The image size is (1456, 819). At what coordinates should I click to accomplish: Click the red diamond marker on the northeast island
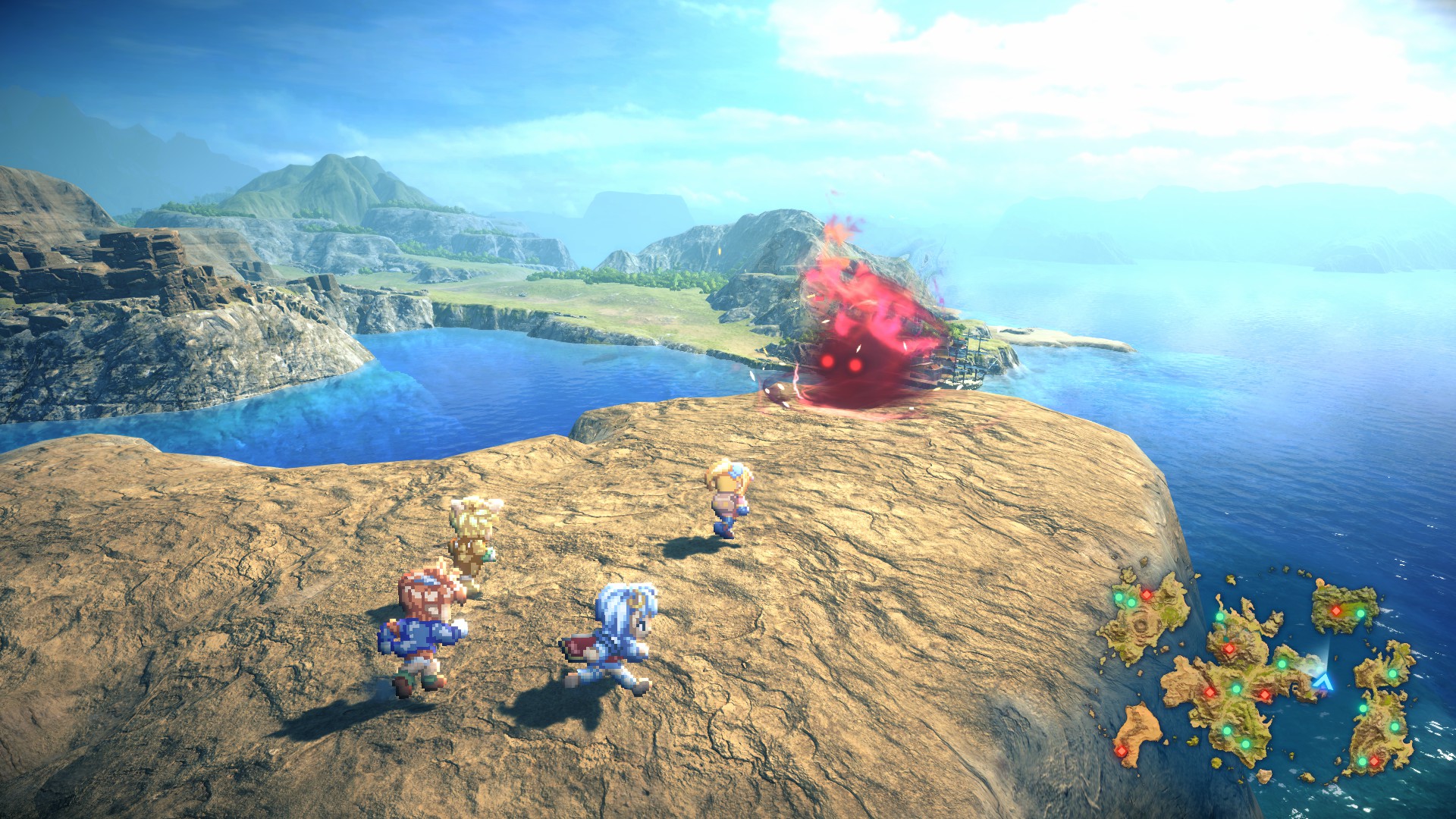coord(1337,611)
